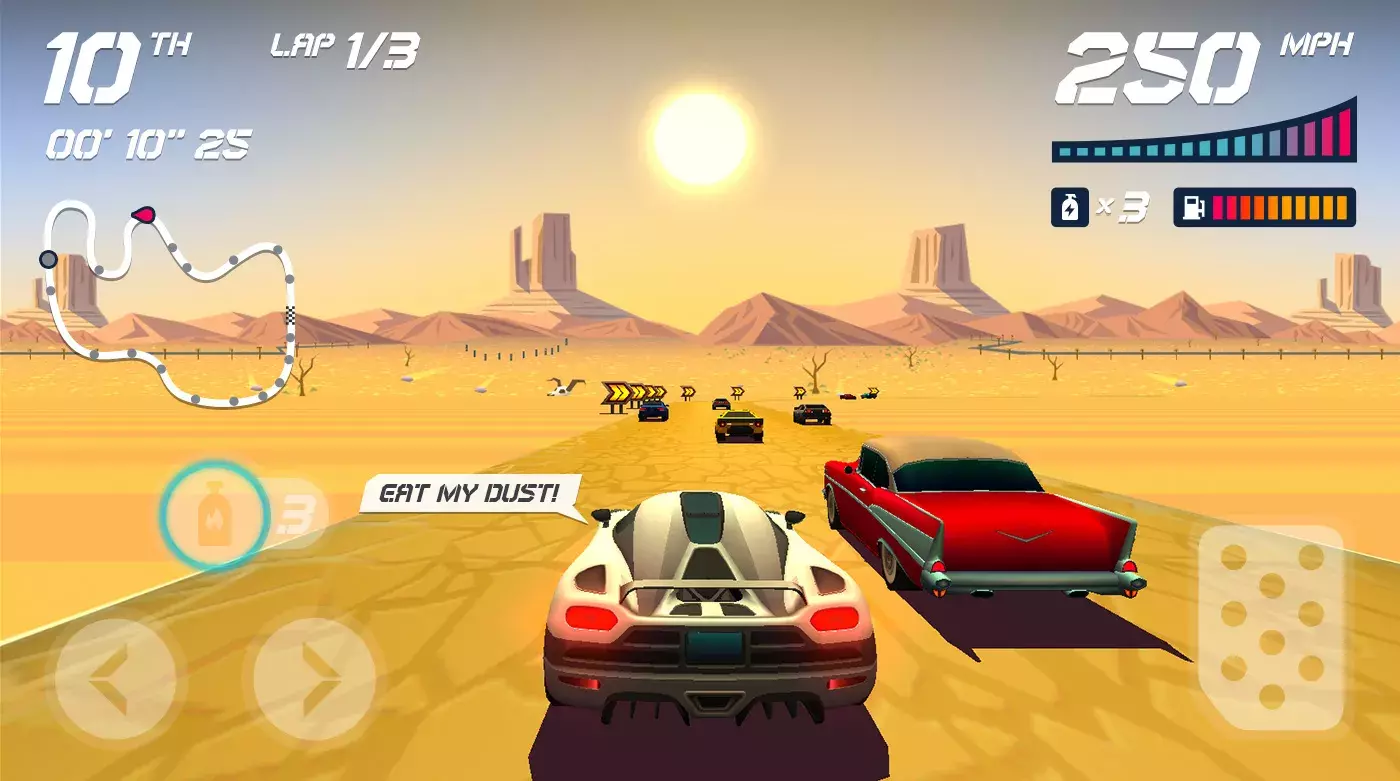Select the red position marker on track map
Screen dimensions: 1400x781
(143, 213)
